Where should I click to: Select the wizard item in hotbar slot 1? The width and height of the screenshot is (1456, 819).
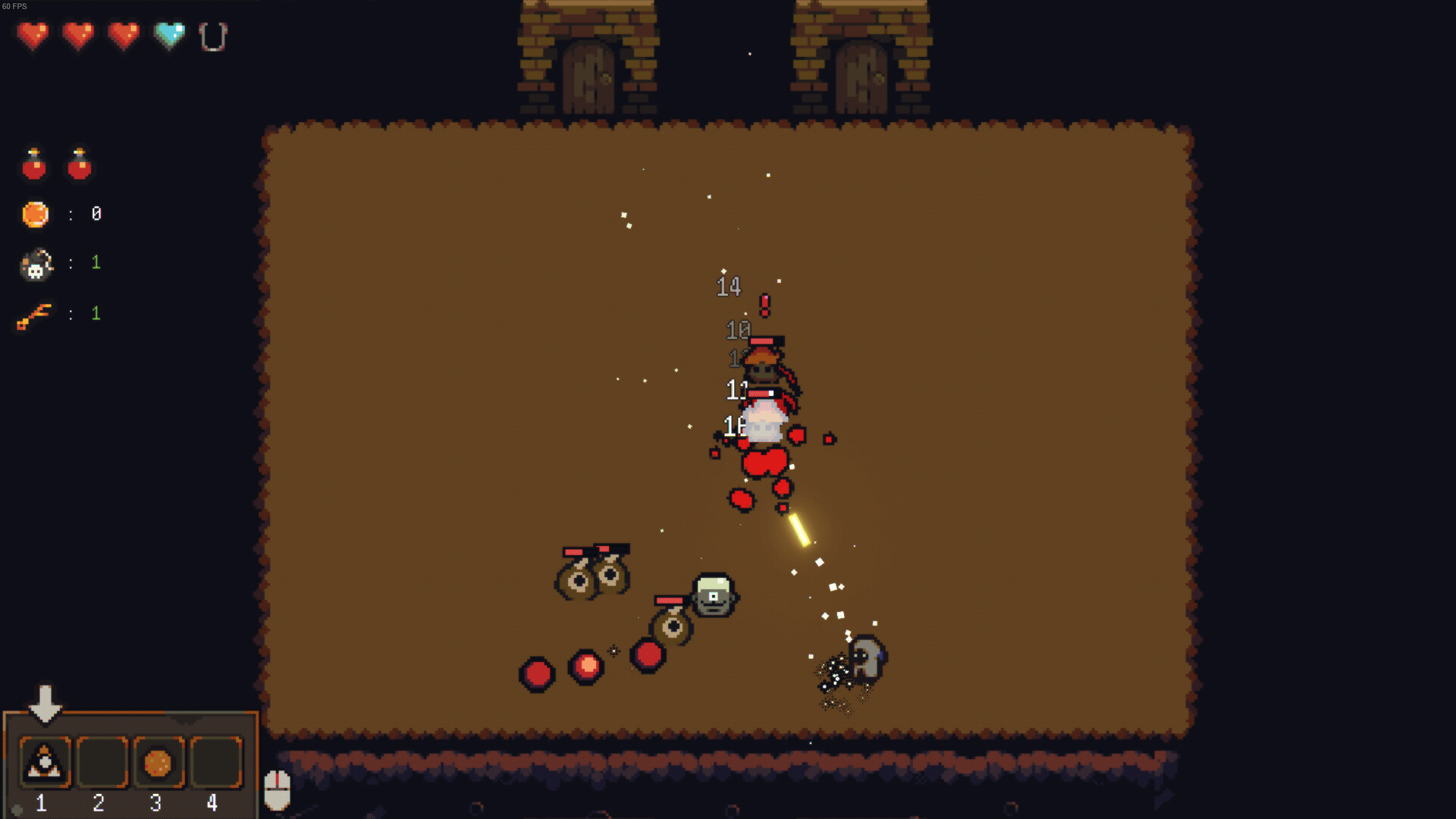pyautogui.click(x=45, y=762)
